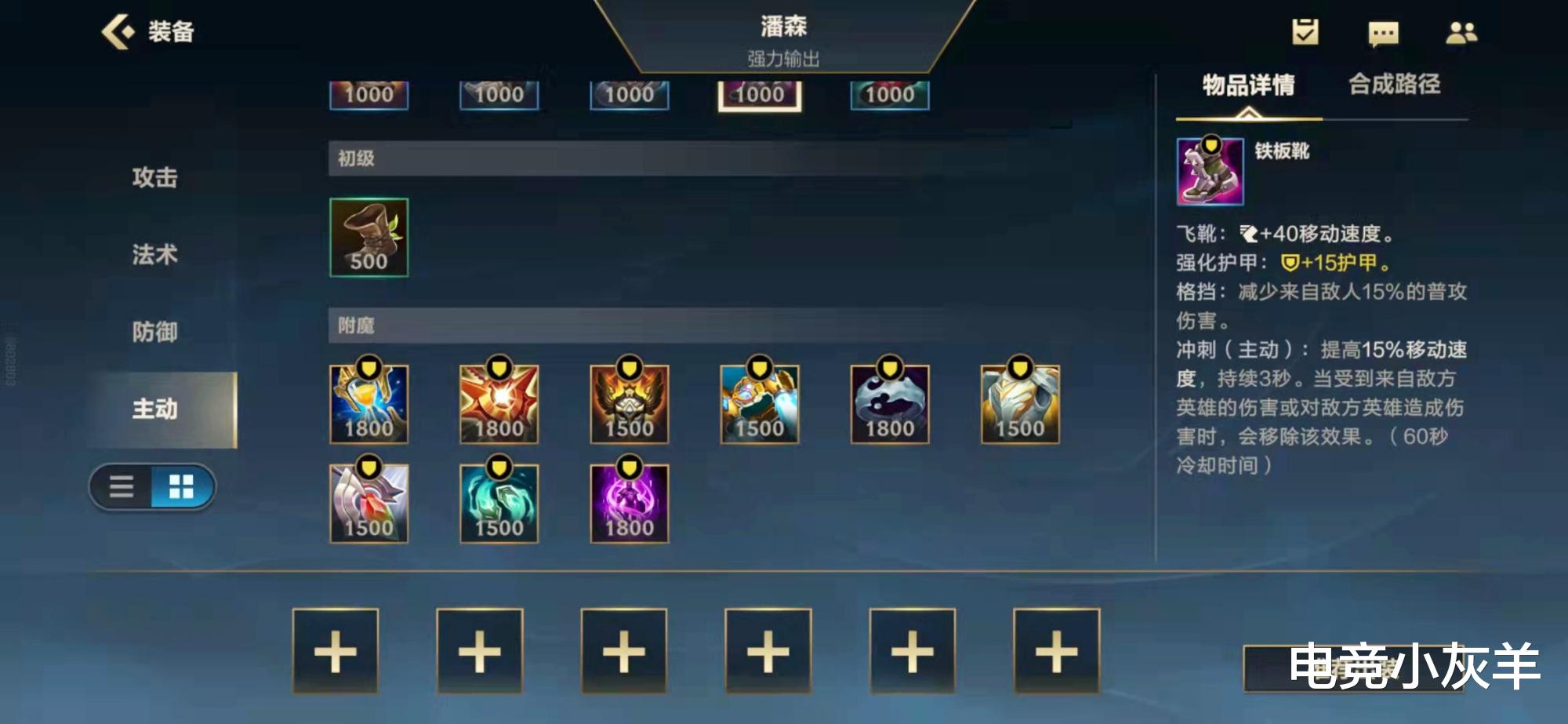The height and width of the screenshot is (724, 1568).
Task: Open the checklist icon at top right
Action: click(1306, 33)
